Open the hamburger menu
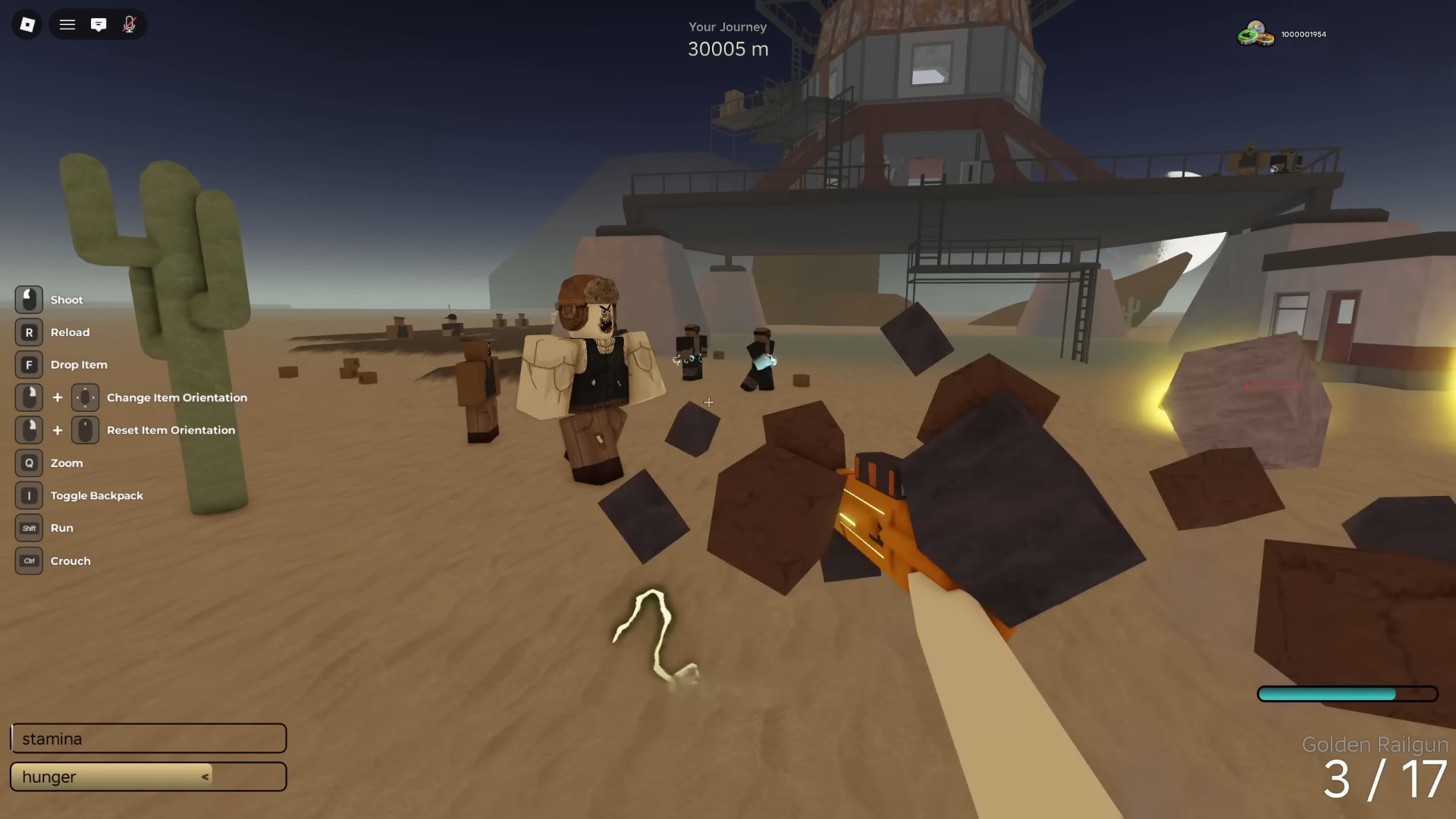 click(67, 24)
